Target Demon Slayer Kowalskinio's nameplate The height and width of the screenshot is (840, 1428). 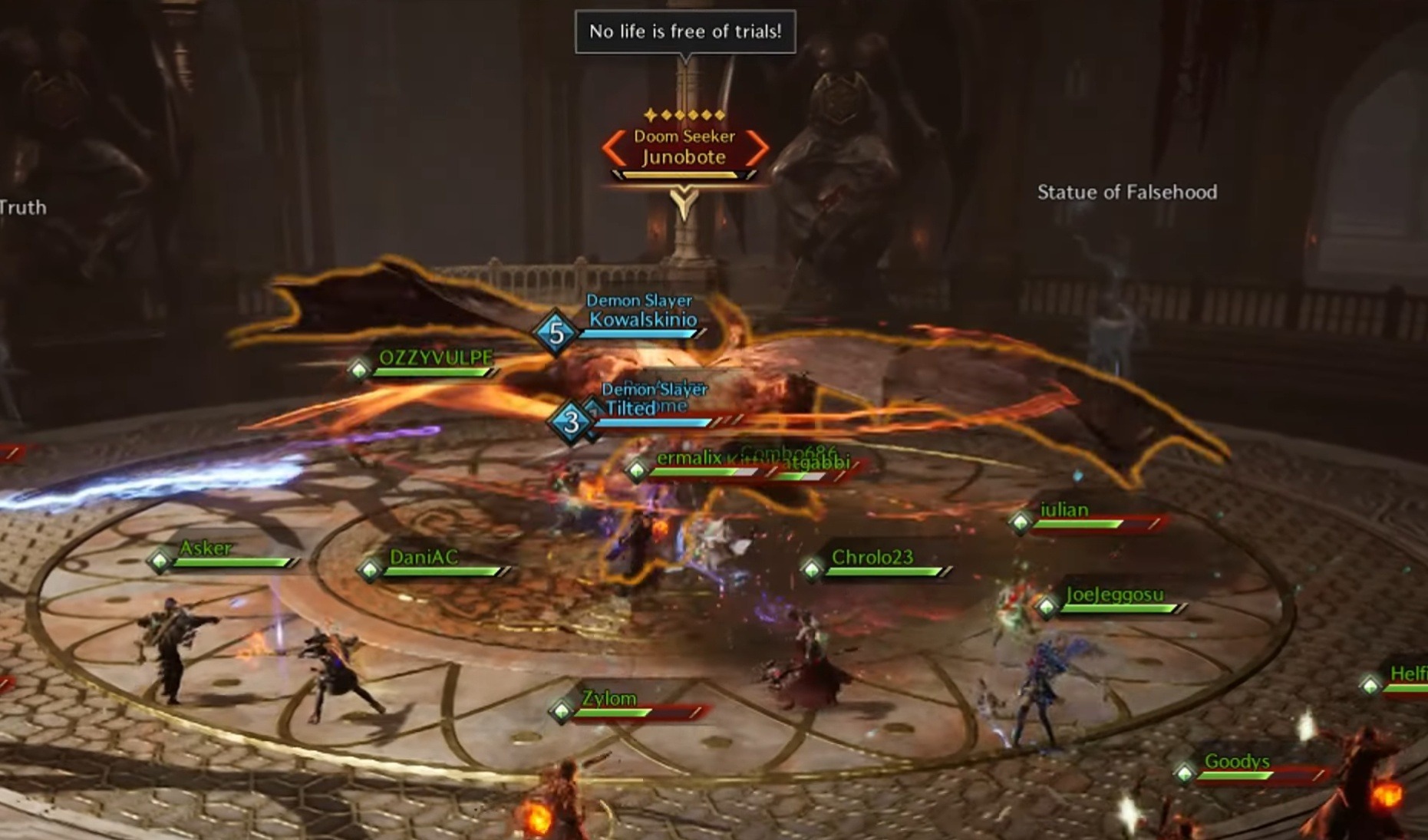point(642,320)
